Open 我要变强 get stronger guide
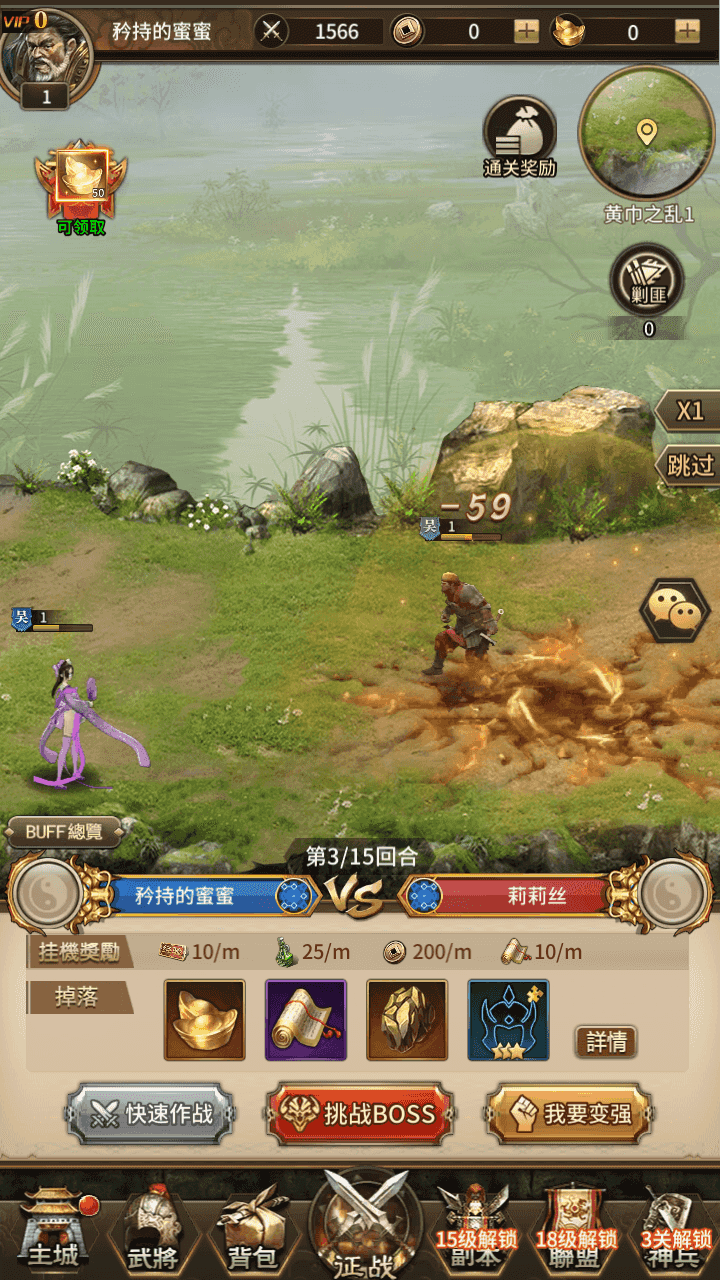 click(569, 1113)
